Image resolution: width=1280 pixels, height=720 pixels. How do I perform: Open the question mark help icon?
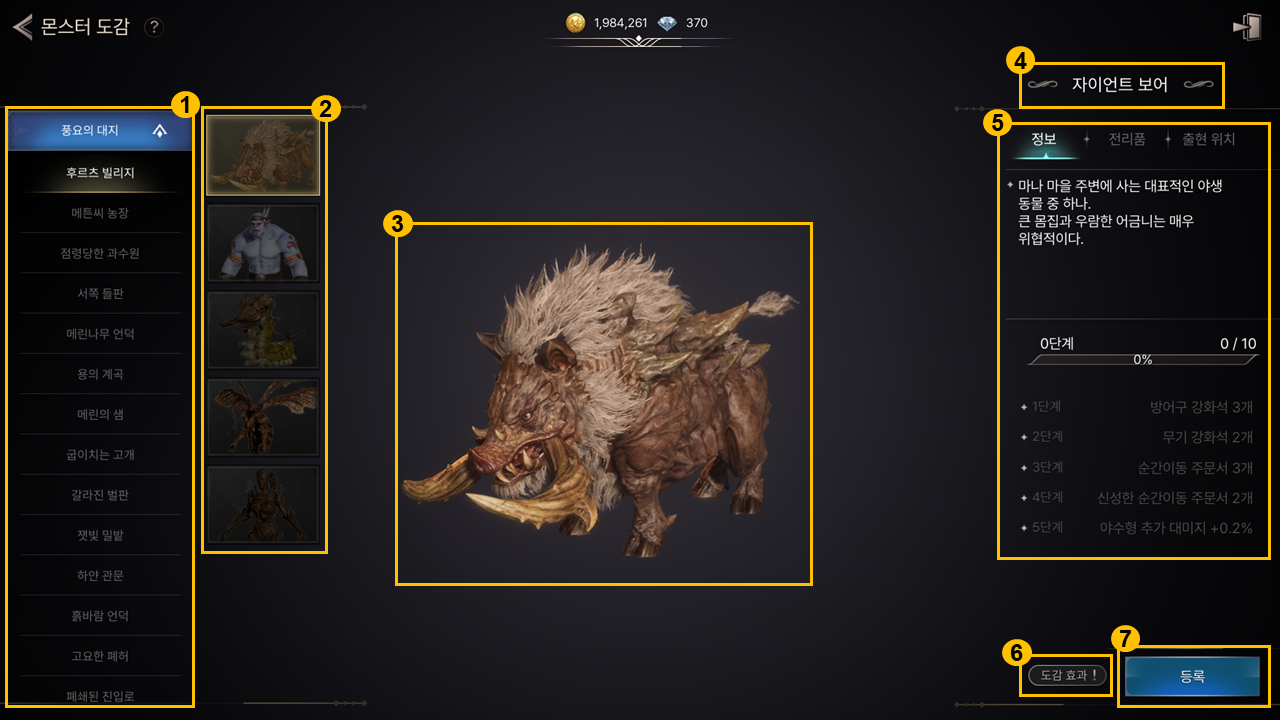click(x=153, y=27)
